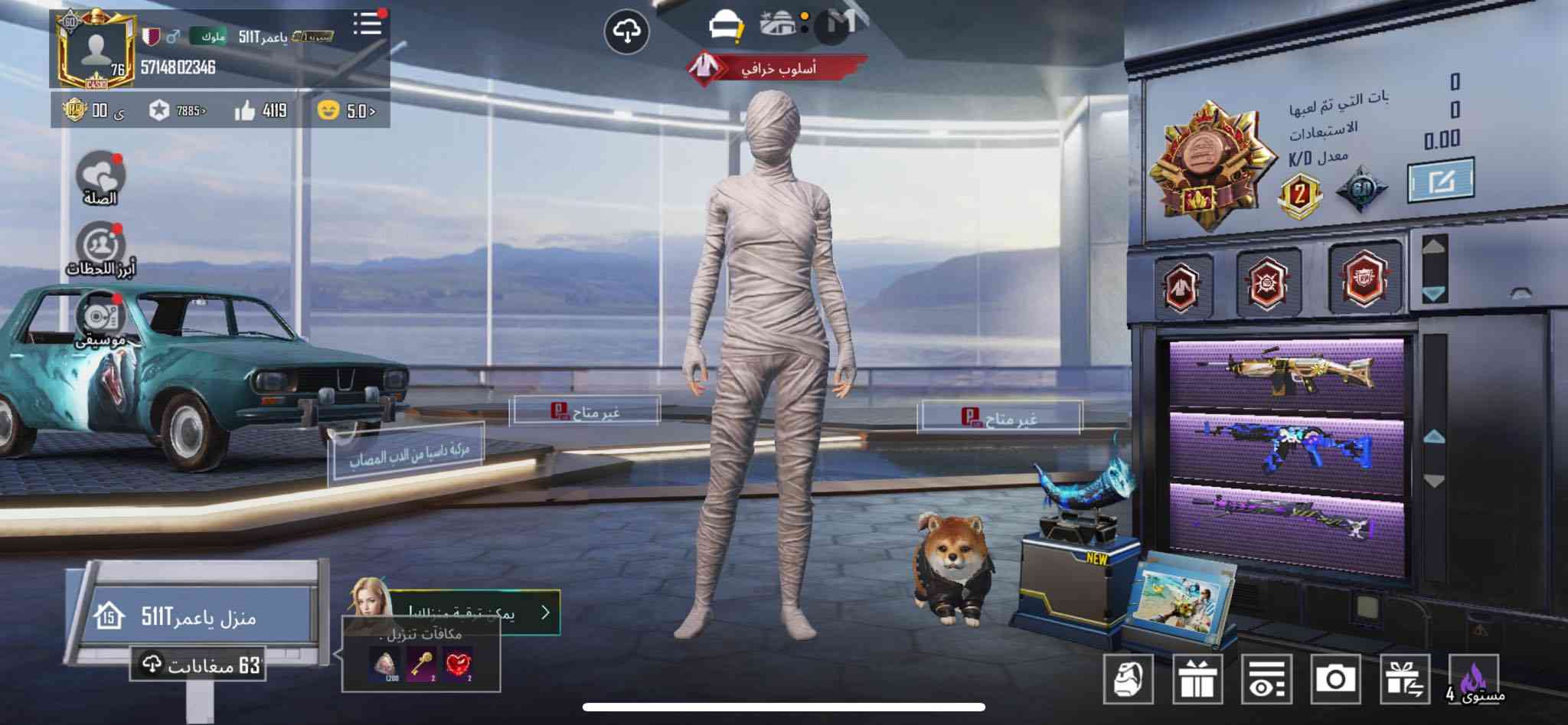
Task: Open the backpack inventory button
Action: click(x=1128, y=679)
